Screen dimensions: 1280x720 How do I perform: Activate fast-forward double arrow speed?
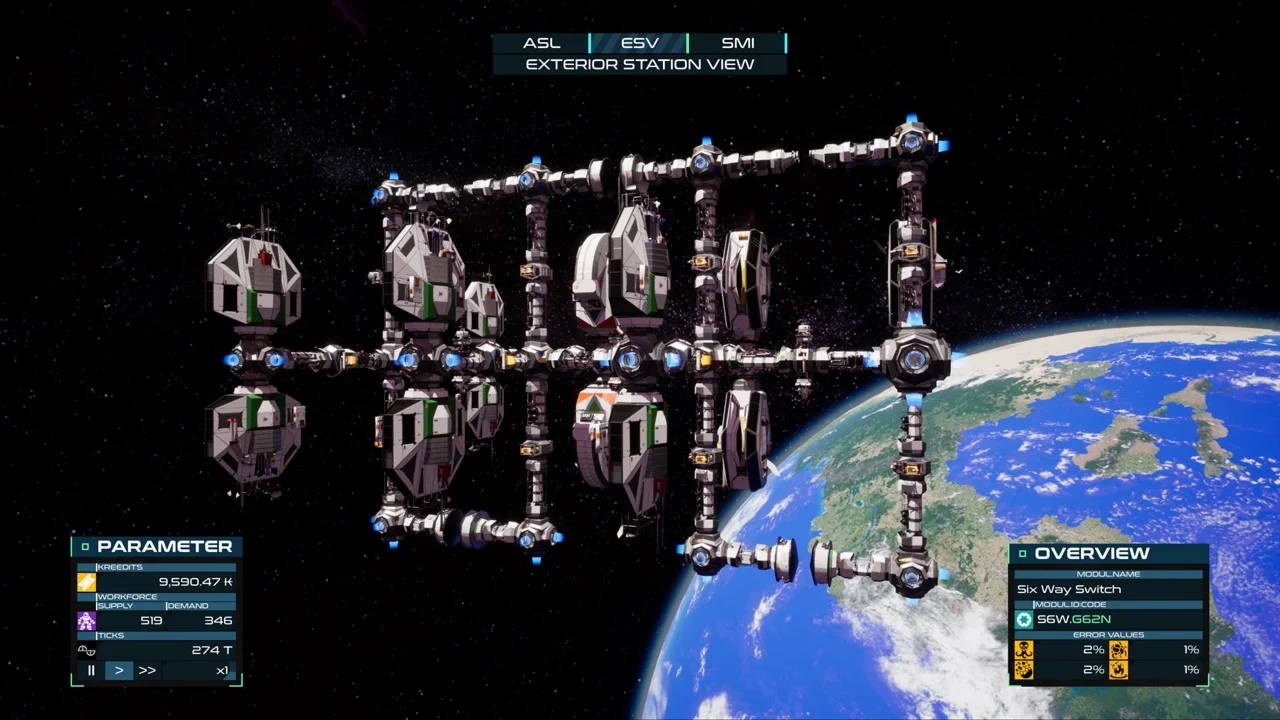[x=147, y=670]
